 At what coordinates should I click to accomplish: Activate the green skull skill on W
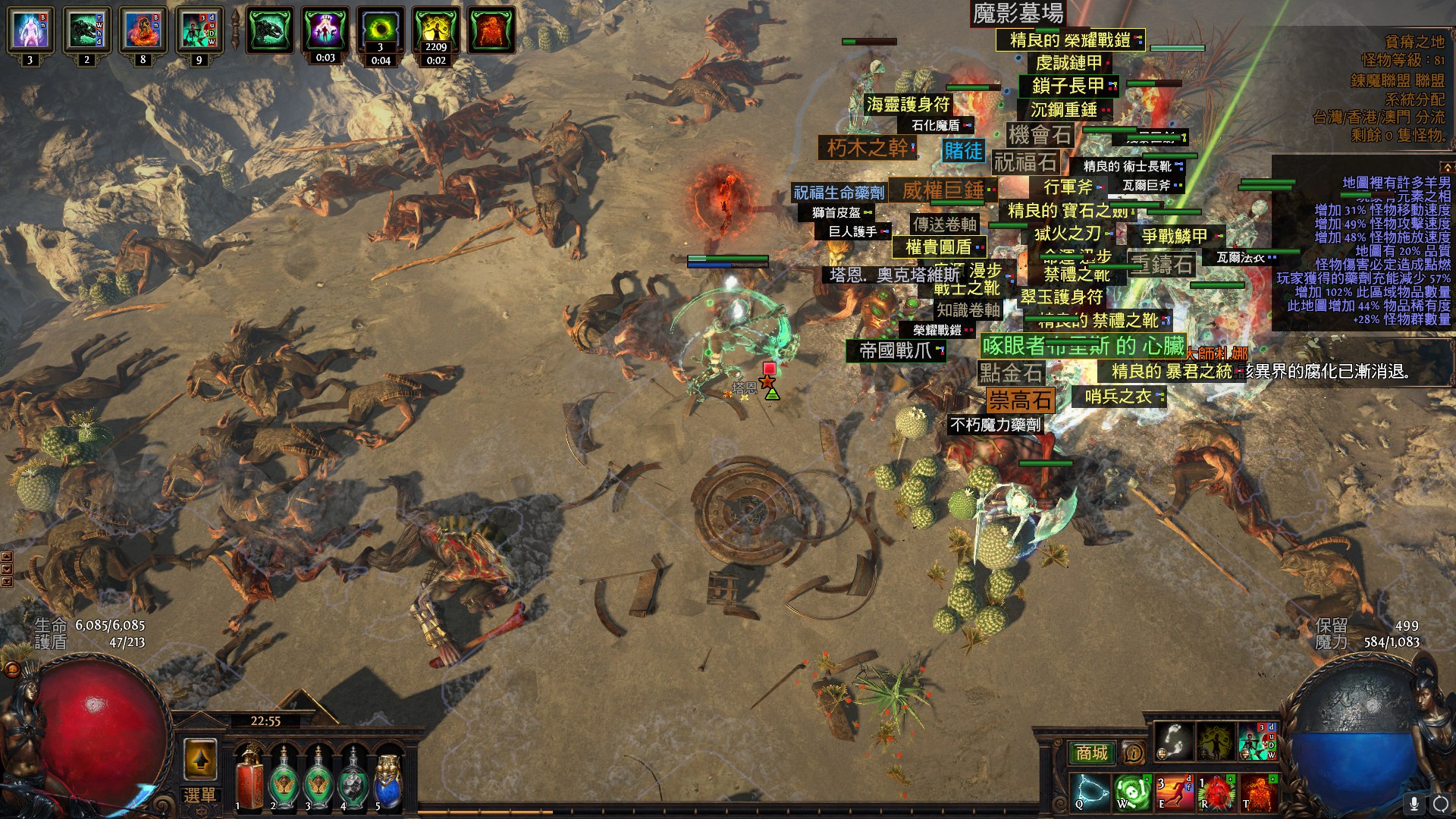[x=1133, y=791]
